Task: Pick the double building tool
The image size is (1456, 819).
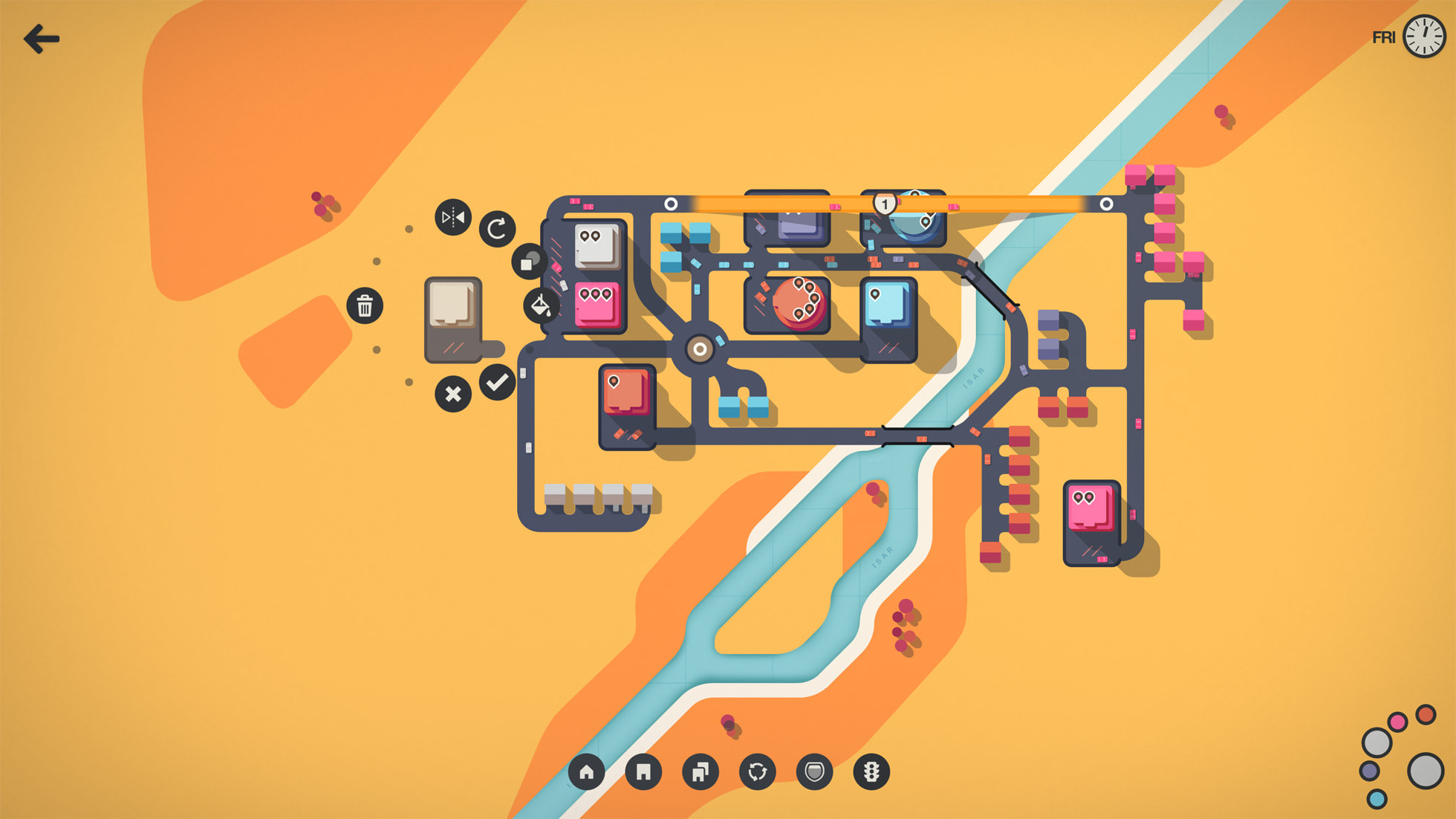Action: pos(701,772)
